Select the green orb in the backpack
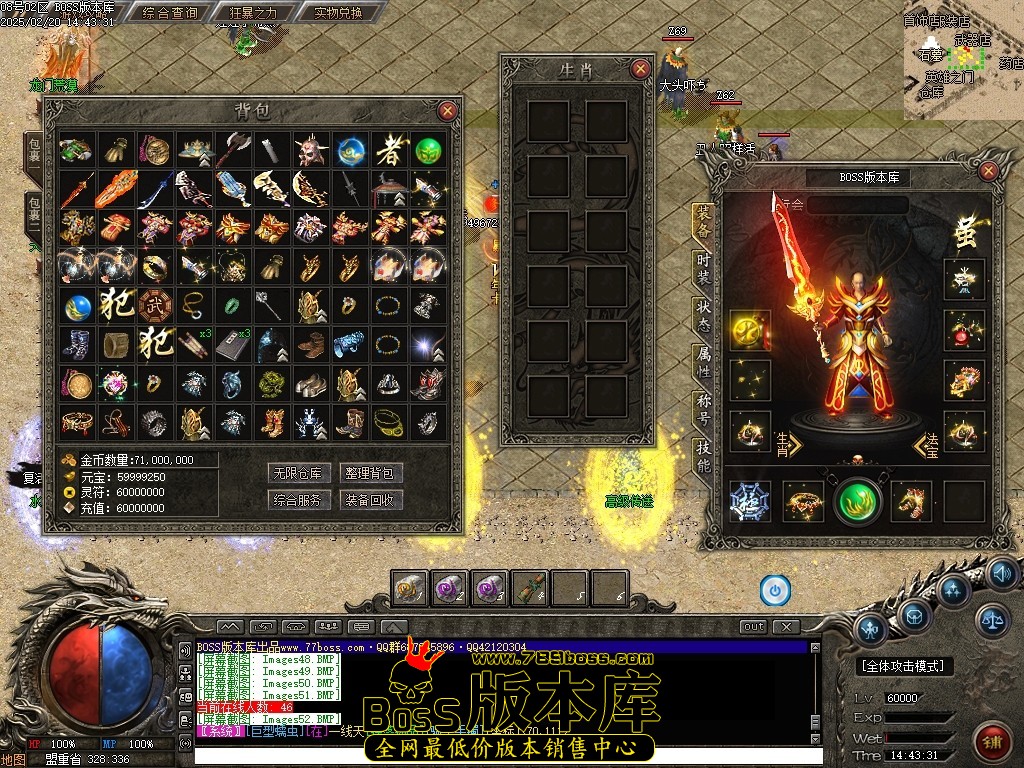Image resolution: width=1024 pixels, height=768 pixels. tap(428, 151)
